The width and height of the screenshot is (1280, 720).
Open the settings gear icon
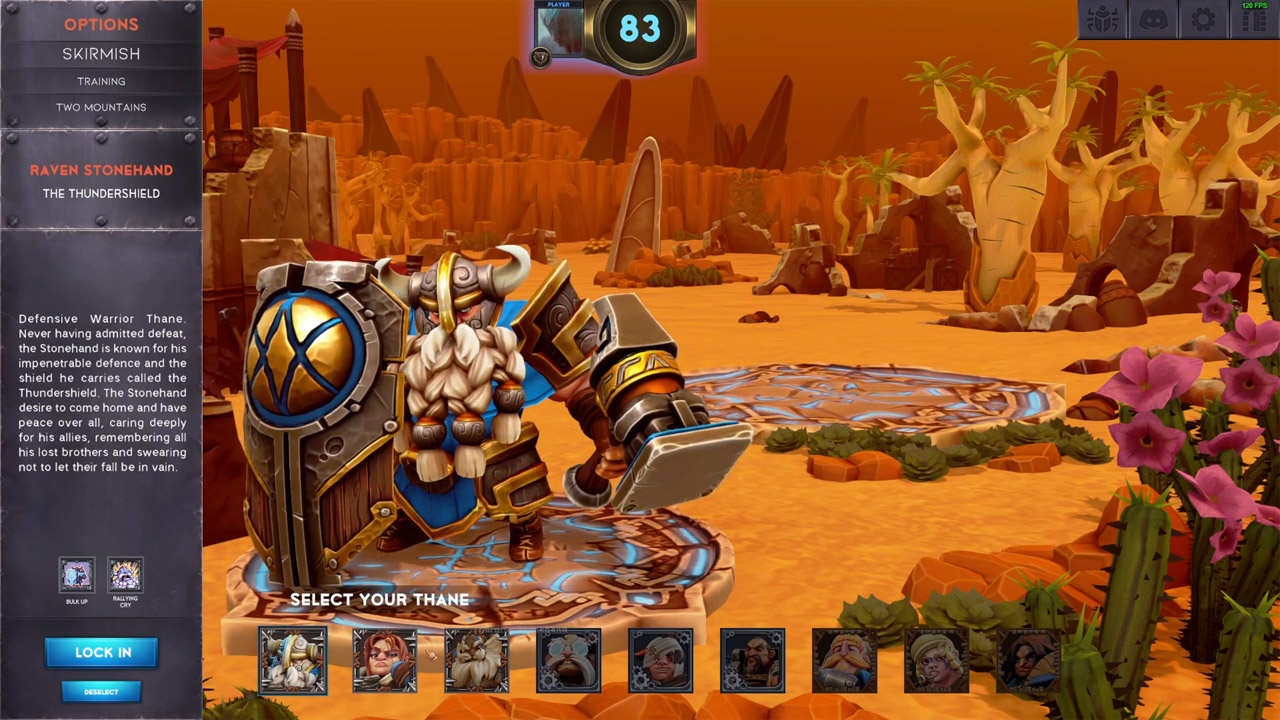point(1203,19)
